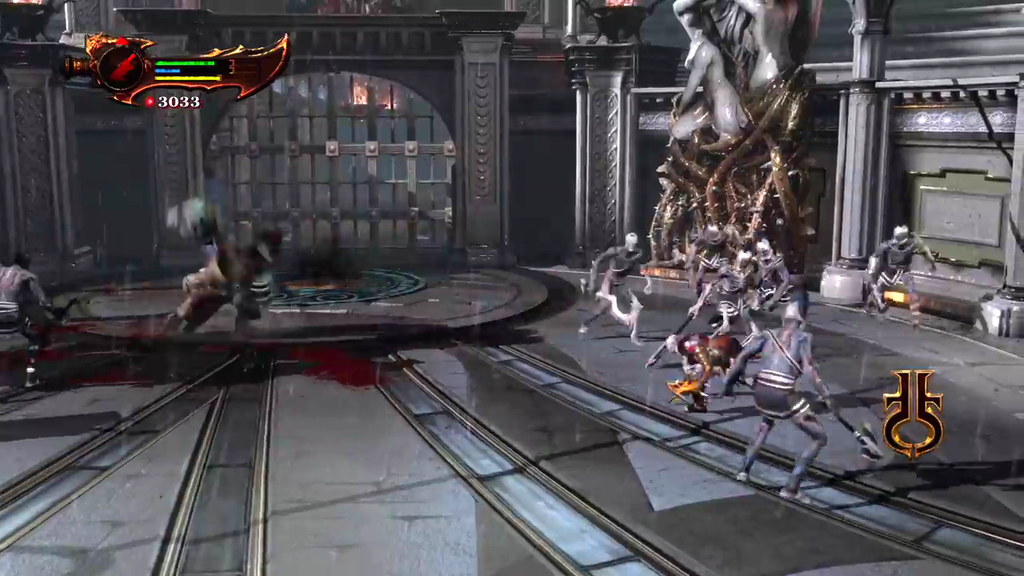Select the red blade medallion icon
Screen dimensions: 1024x576
(119, 68)
